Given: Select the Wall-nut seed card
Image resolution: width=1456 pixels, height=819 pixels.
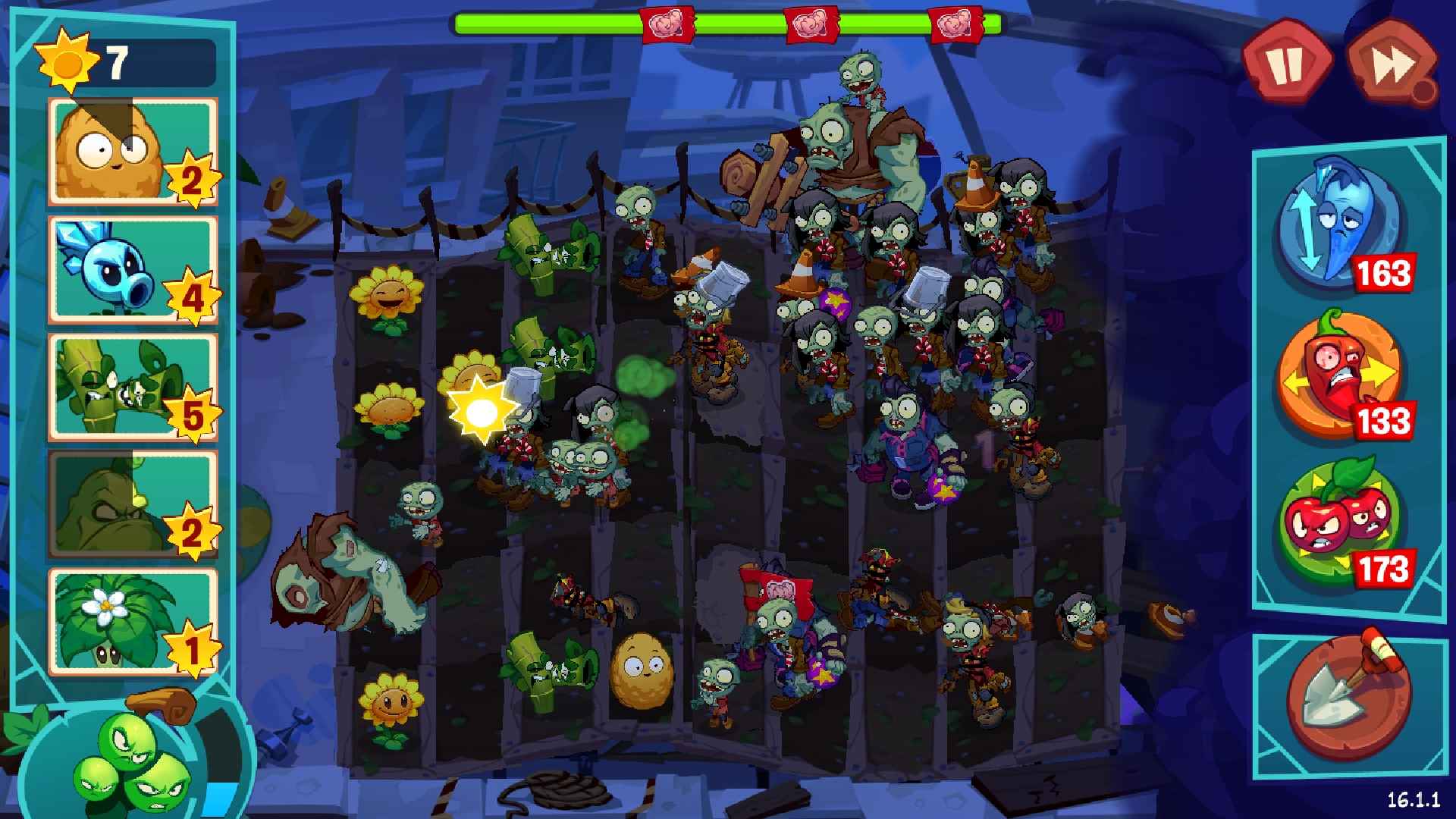Looking at the screenshot, I should (133, 152).
